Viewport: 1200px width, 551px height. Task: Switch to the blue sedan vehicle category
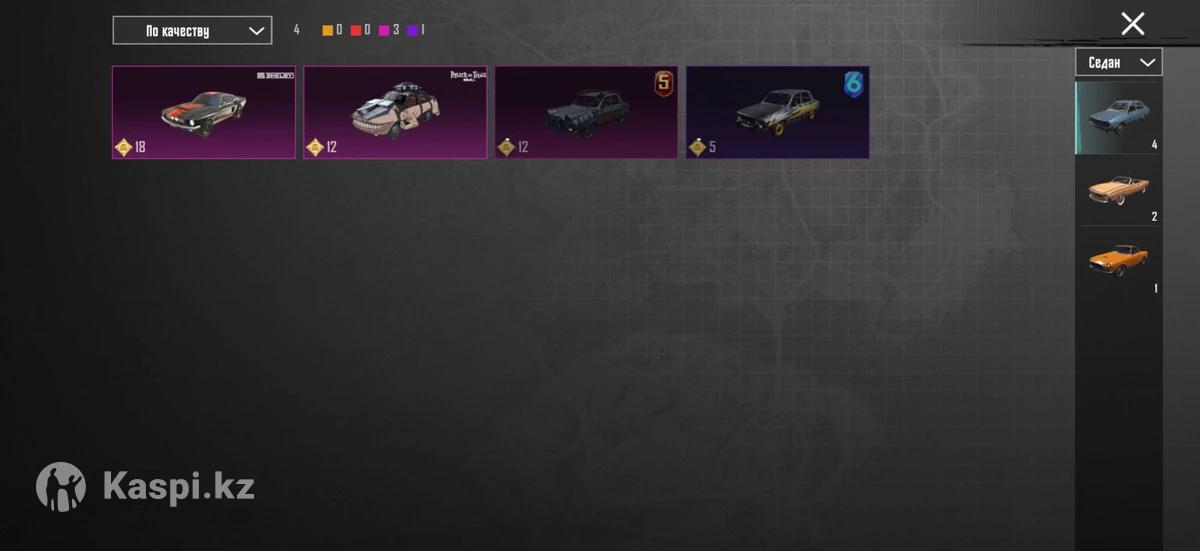(x=1118, y=117)
